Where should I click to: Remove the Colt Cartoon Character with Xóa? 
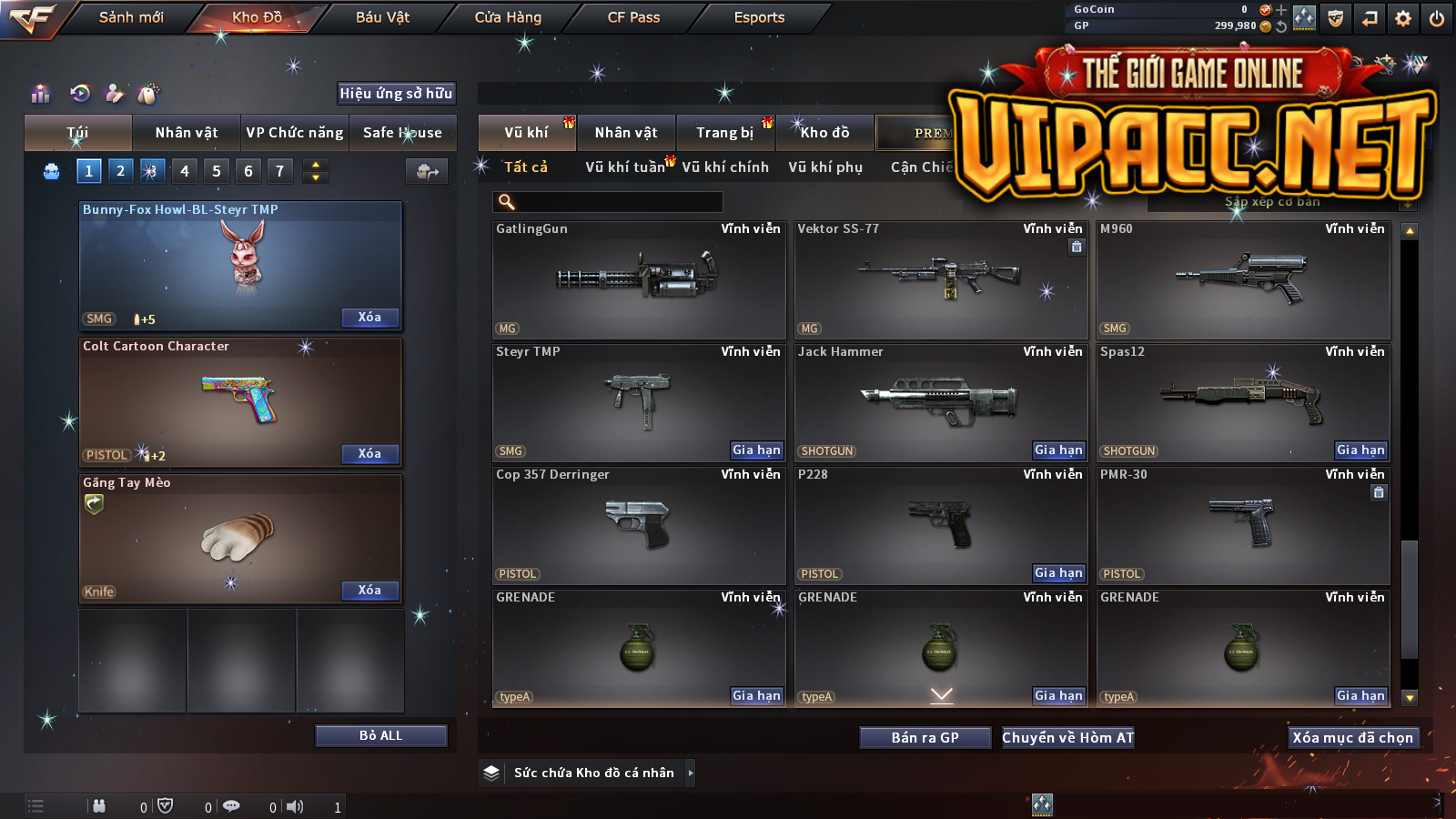coord(369,453)
